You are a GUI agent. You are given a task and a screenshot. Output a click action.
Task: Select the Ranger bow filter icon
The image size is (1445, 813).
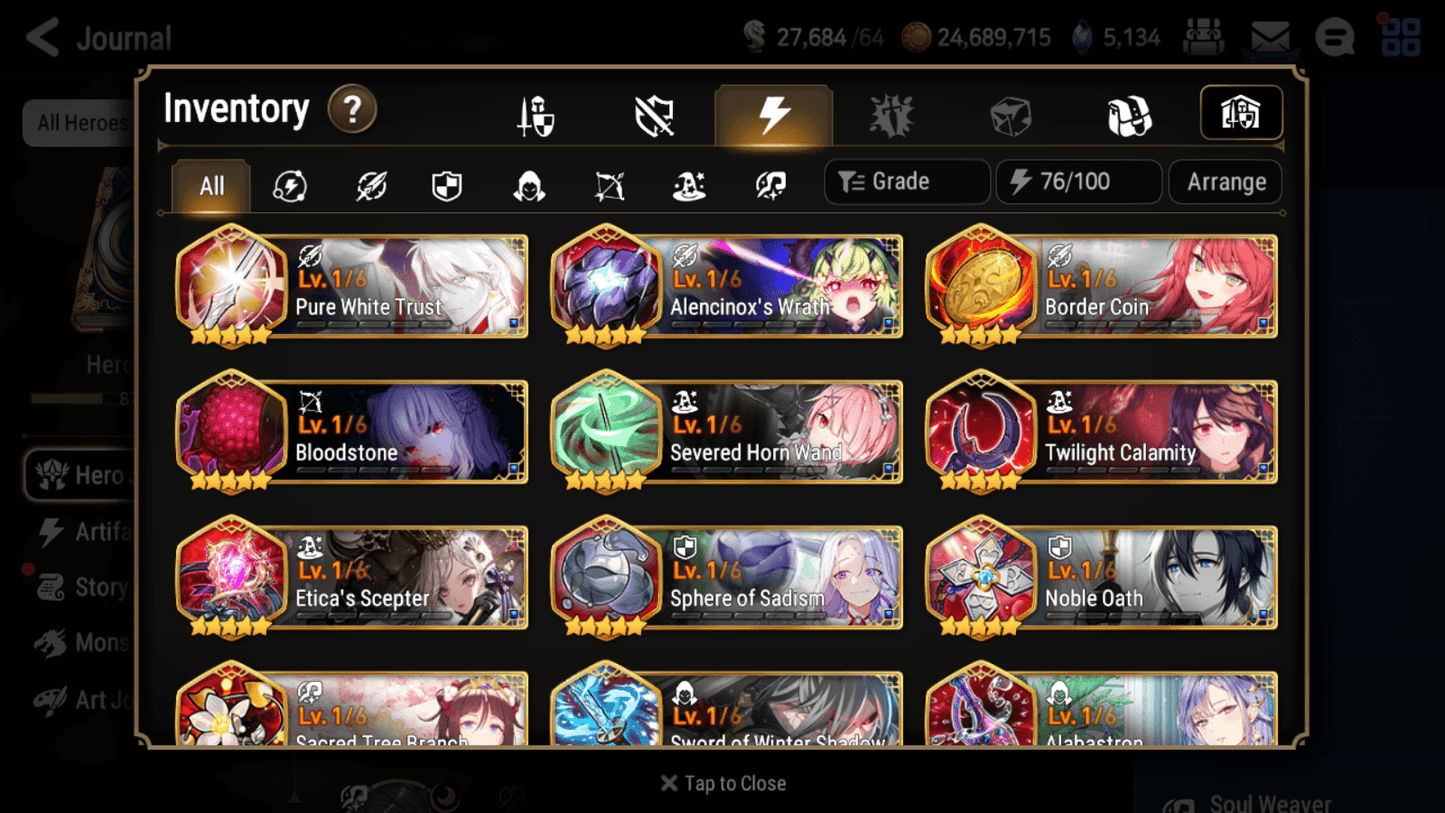click(x=607, y=186)
